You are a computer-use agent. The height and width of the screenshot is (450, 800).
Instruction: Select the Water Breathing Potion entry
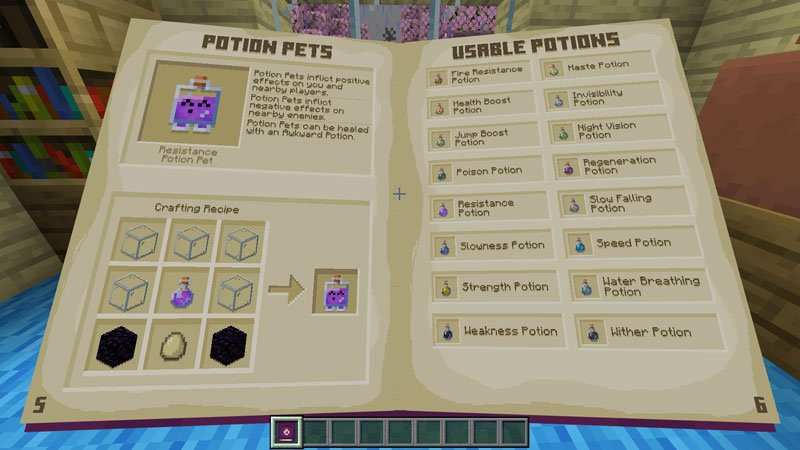[x=635, y=286]
